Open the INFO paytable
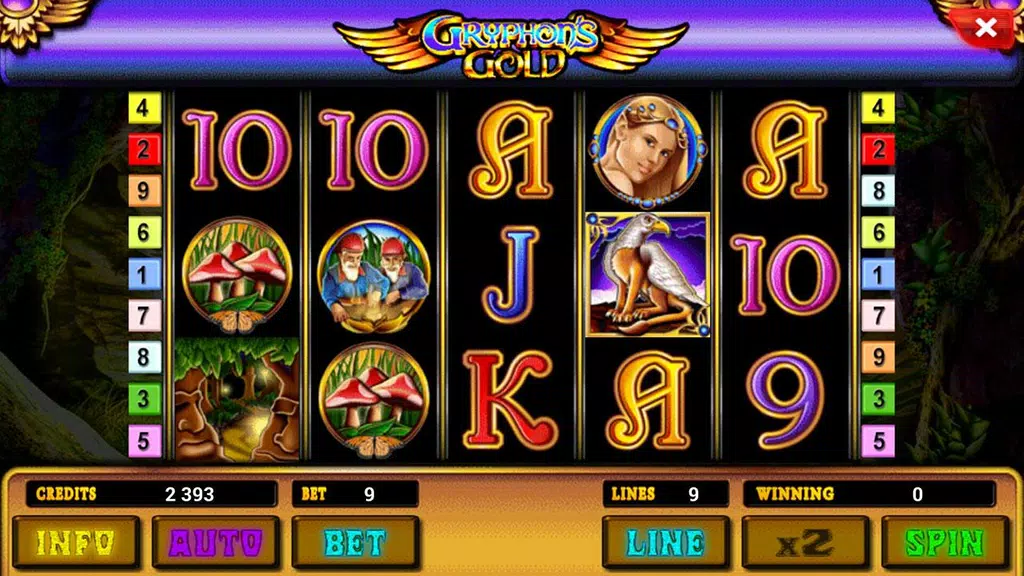This screenshot has height=576, width=1024. (x=75, y=543)
